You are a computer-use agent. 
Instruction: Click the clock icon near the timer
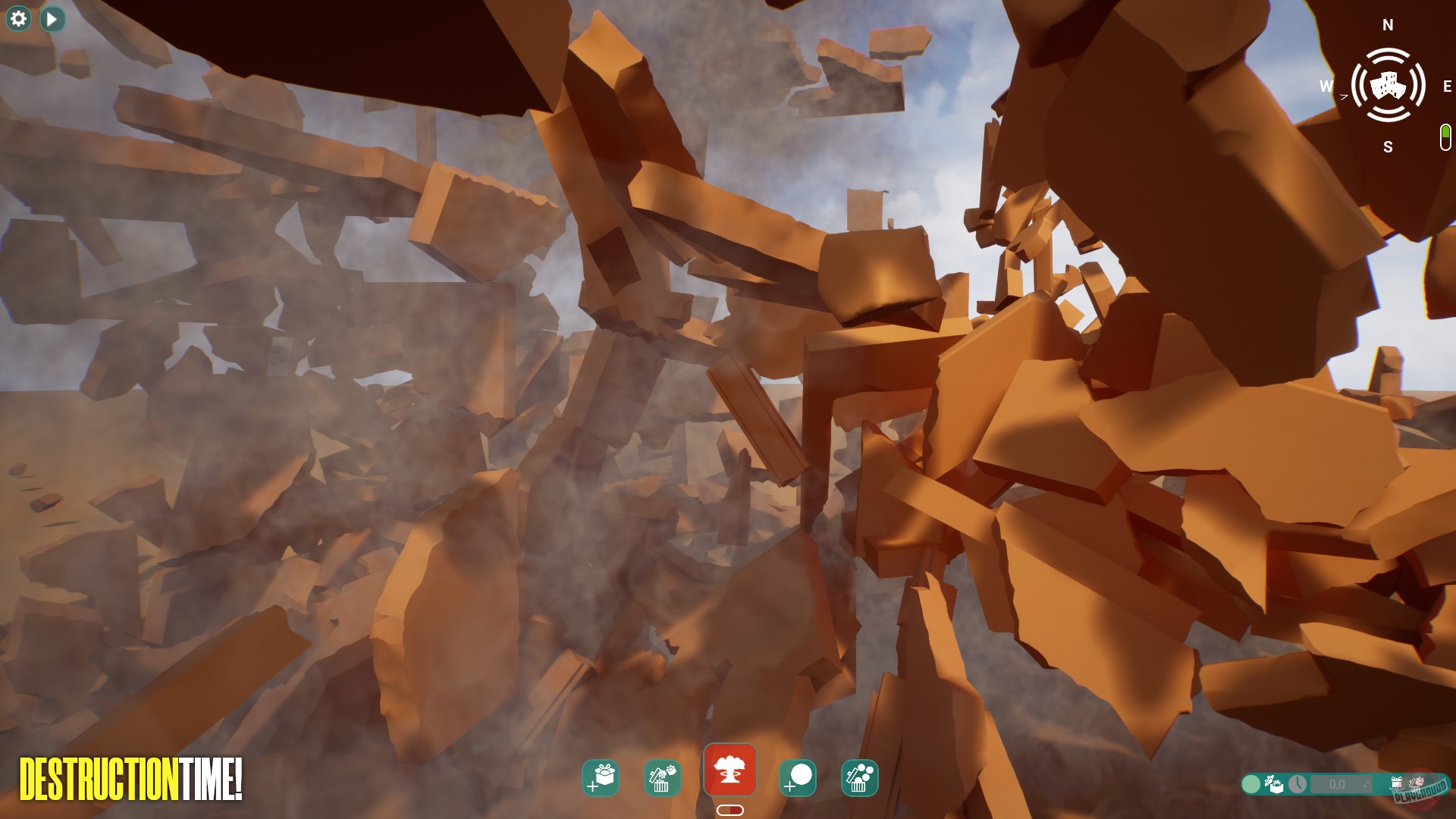(1298, 784)
